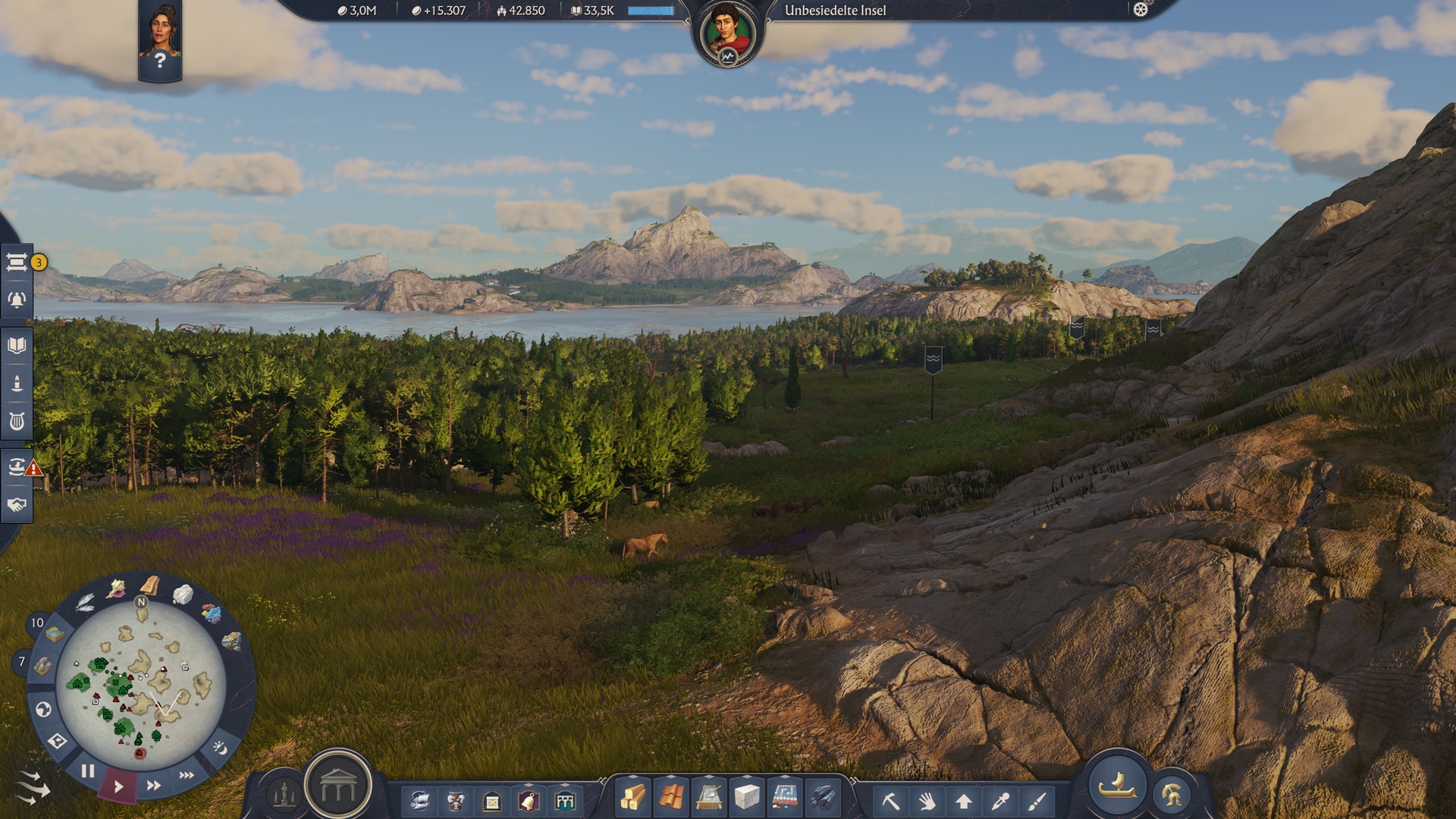Open the ship trade routes menu
Screen dimensions: 1456x819
[17, 466]
